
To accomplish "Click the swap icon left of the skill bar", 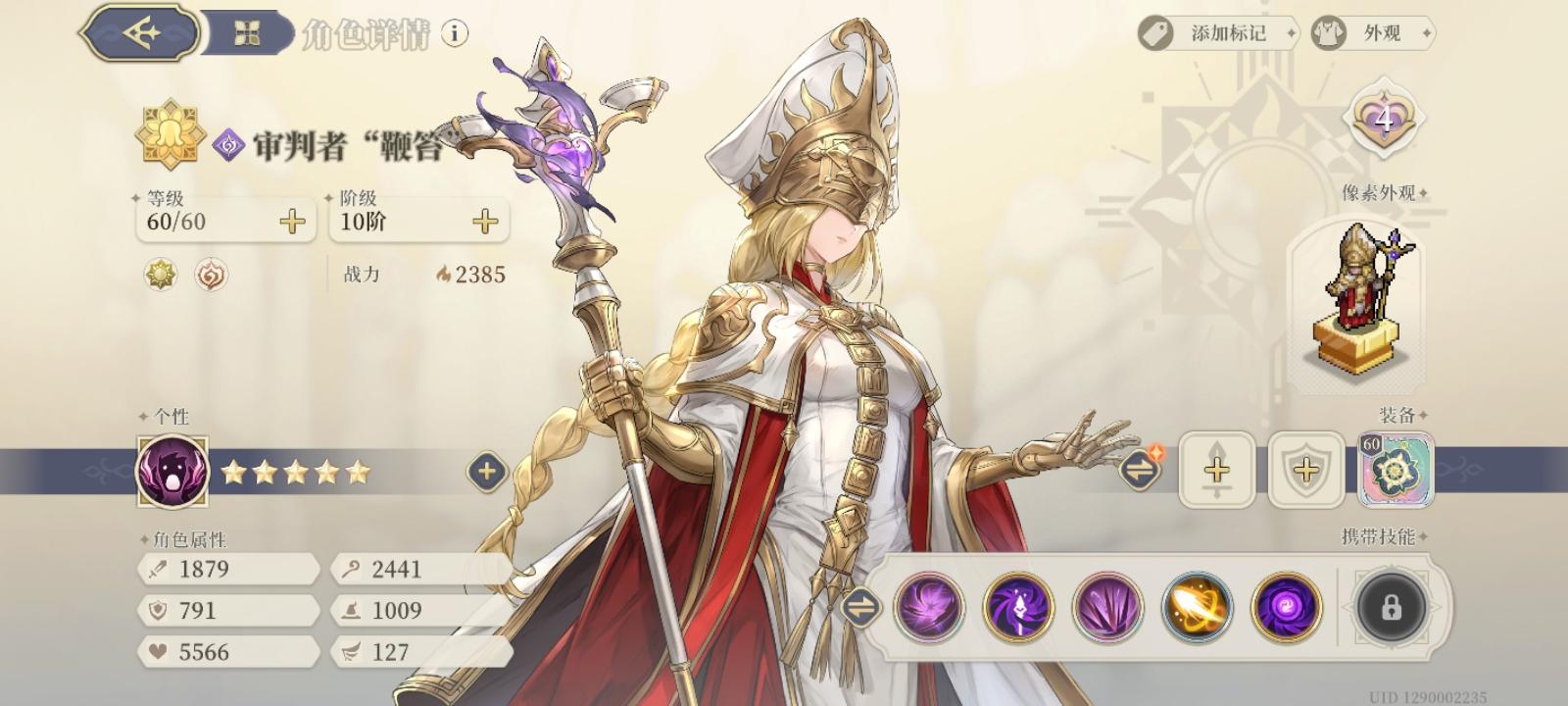I will point(862,607).
